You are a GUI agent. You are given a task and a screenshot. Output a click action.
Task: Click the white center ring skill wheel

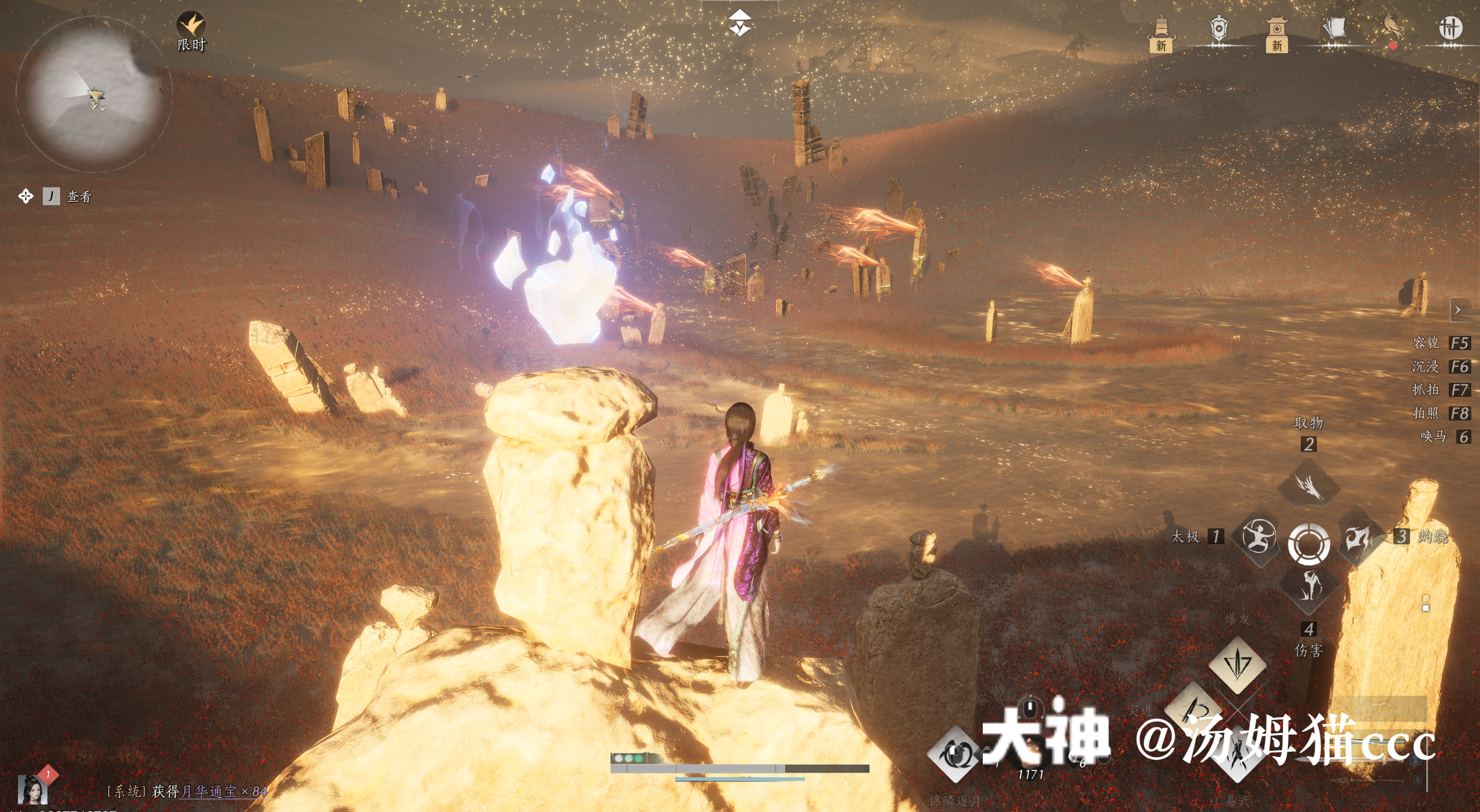coord(1309,543)
